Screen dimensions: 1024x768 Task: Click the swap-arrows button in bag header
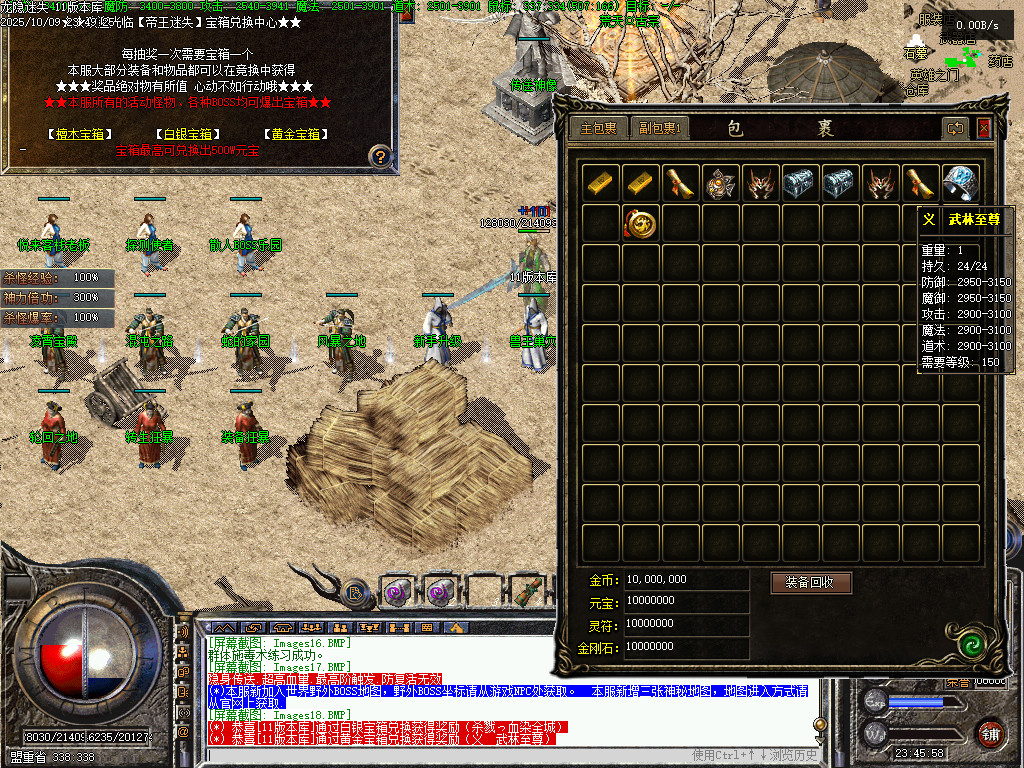point(956,128)
